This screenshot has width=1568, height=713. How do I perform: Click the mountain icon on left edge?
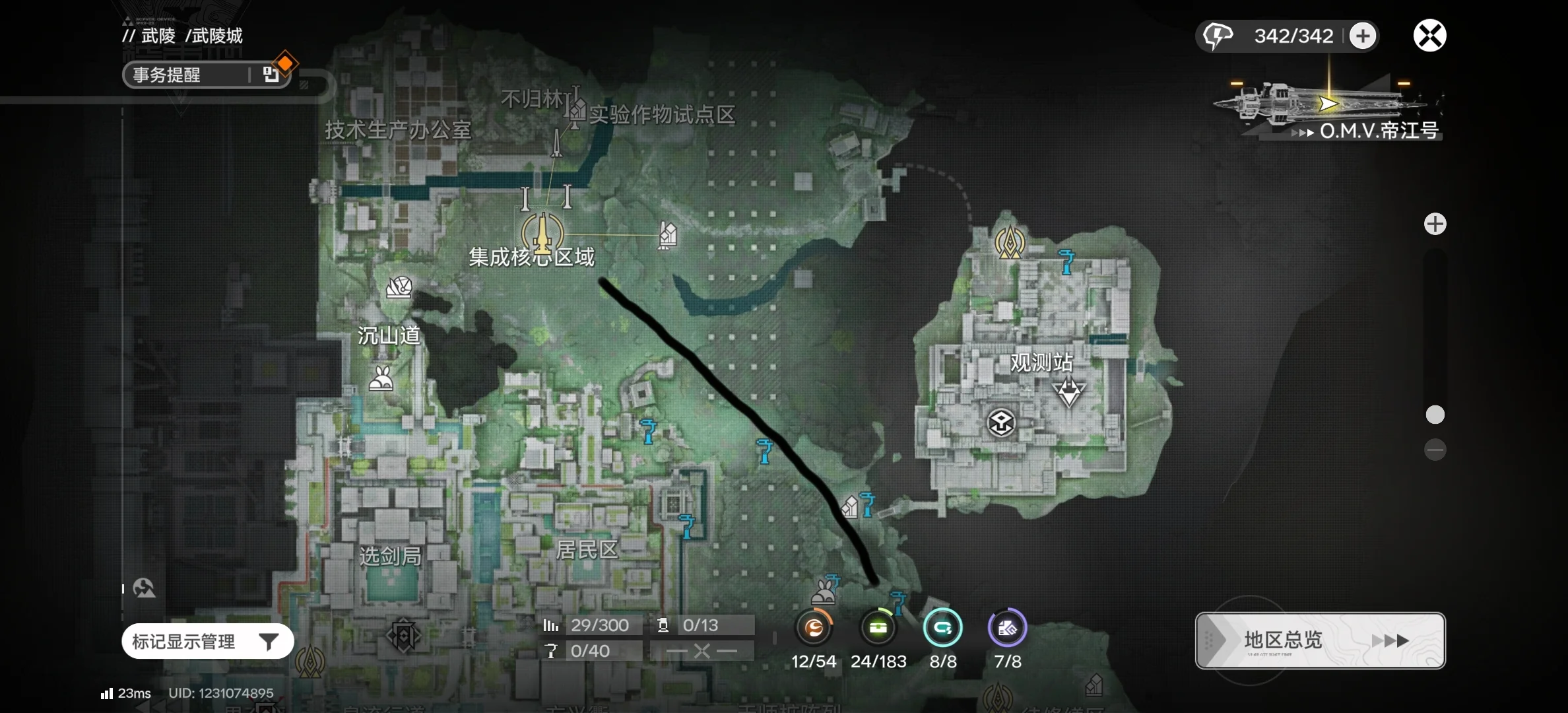144,588
